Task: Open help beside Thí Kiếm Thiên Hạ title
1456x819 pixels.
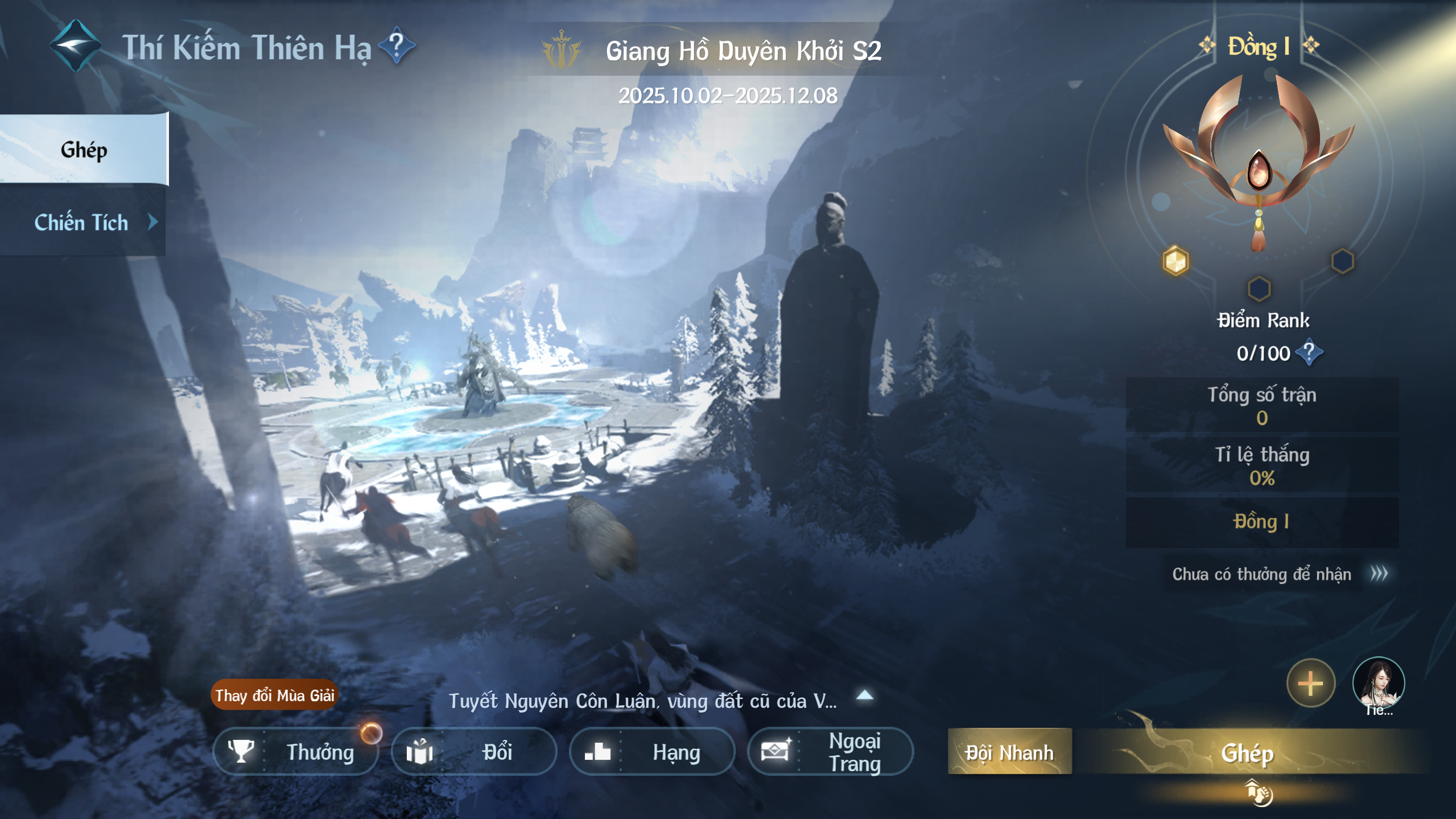Action: point(397,46)
